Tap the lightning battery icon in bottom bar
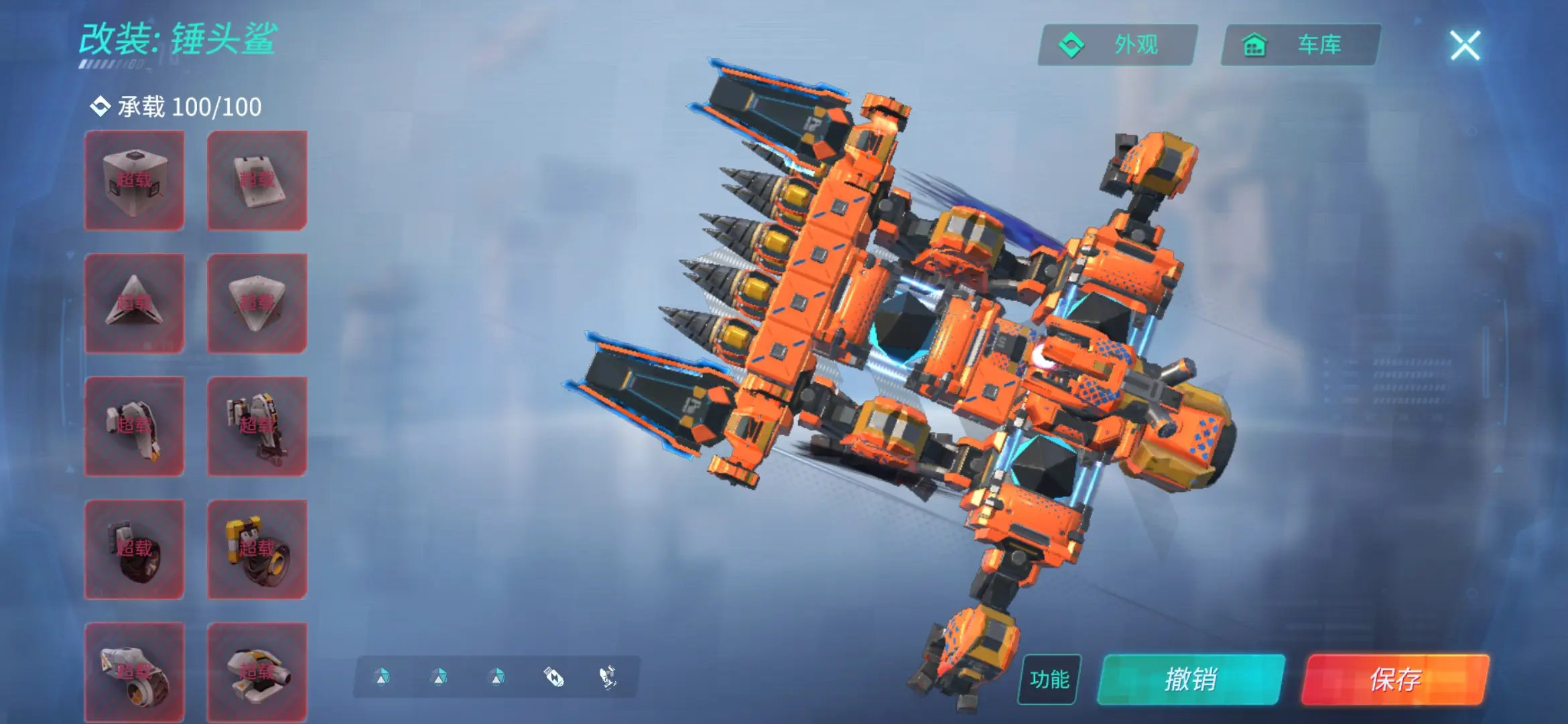The height and width of the screenshot is (724, 1568). pyautogui.click(x=553, y=677)
